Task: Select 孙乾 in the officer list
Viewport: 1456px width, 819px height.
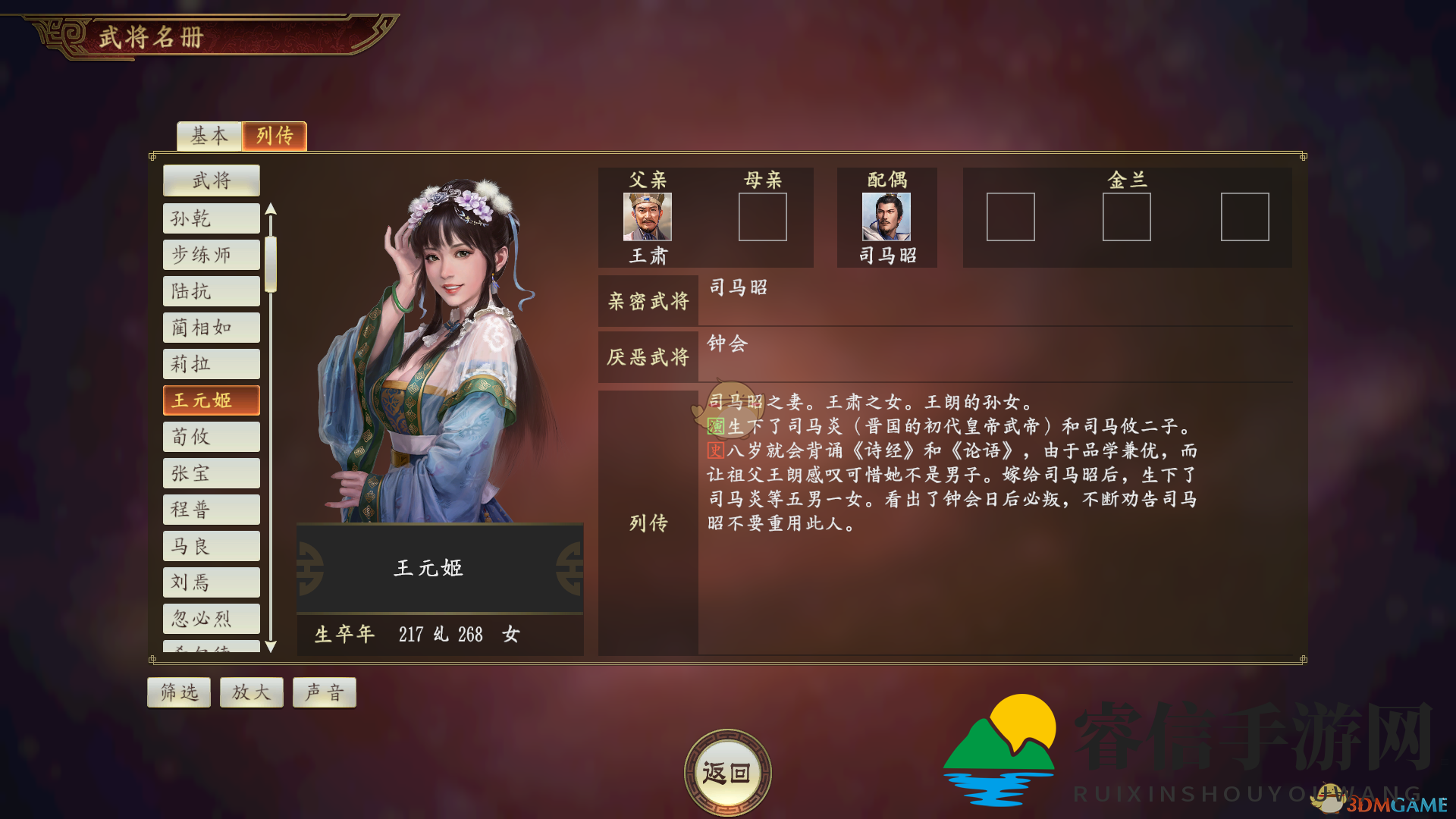Action: pyautogui.click(x=212, y=218)
